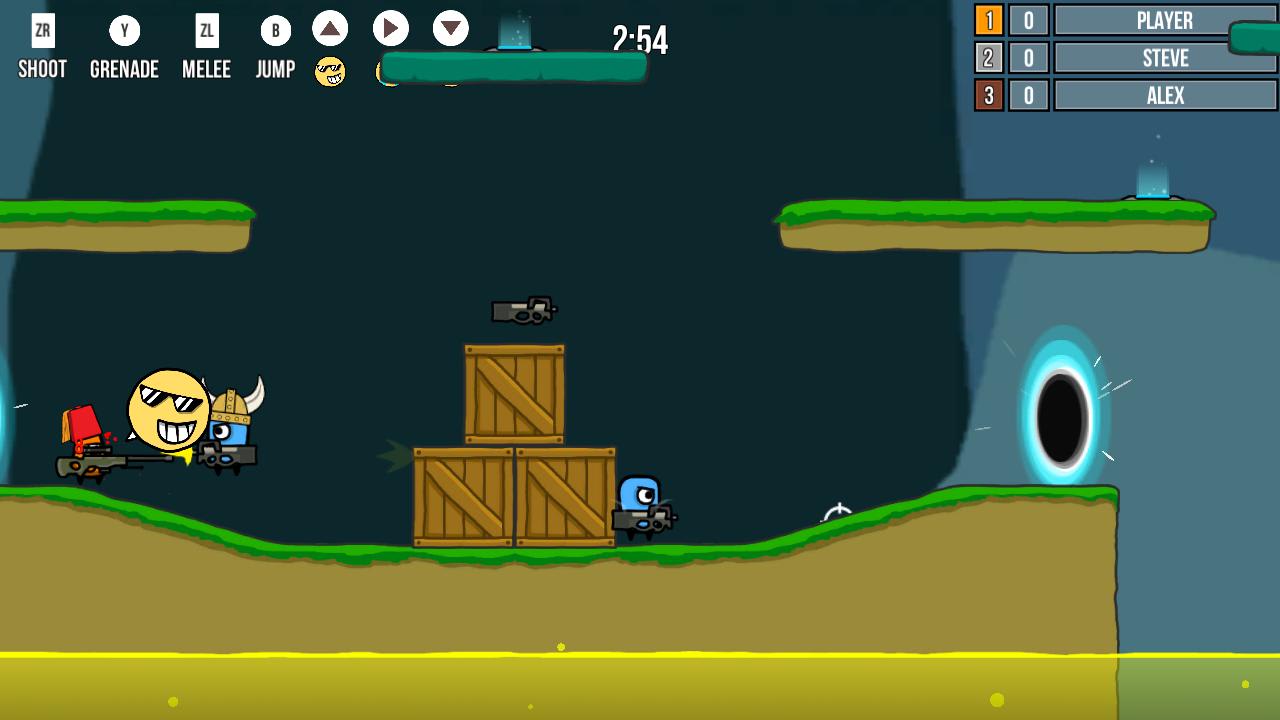This screenshot has width=1280, height=720.
Task: Click the sunglasses emoji face icon
Action: 329,71
